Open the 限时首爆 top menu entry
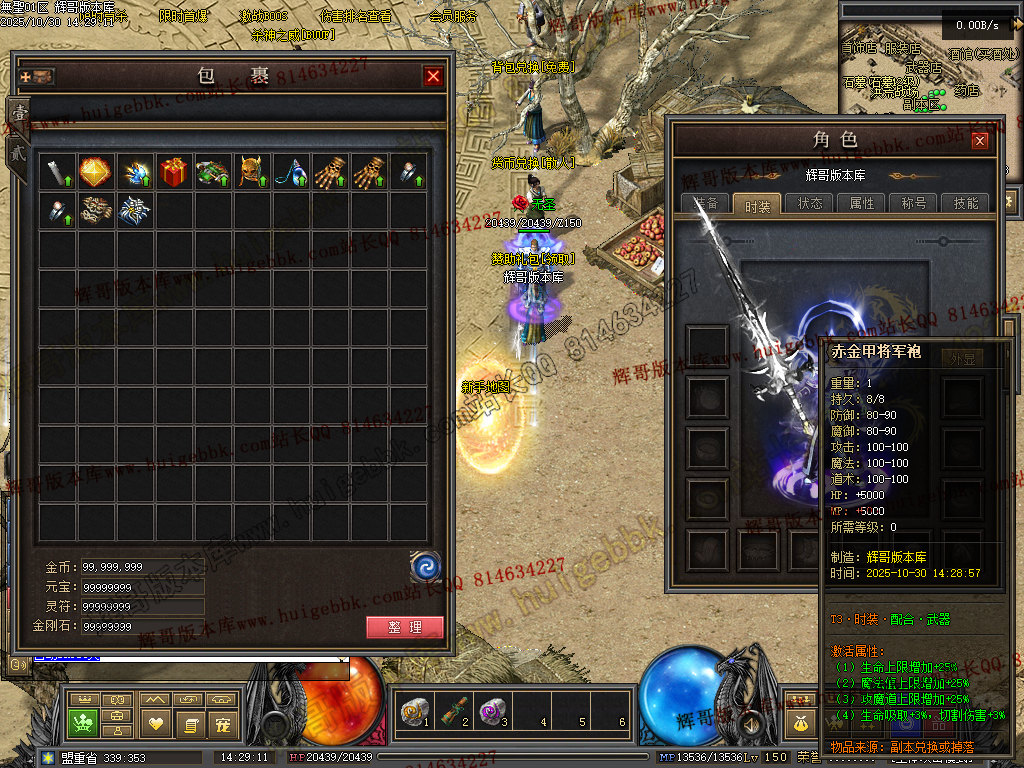Image resolution: width=1024 pixels, height=768 pixels. 183,16
